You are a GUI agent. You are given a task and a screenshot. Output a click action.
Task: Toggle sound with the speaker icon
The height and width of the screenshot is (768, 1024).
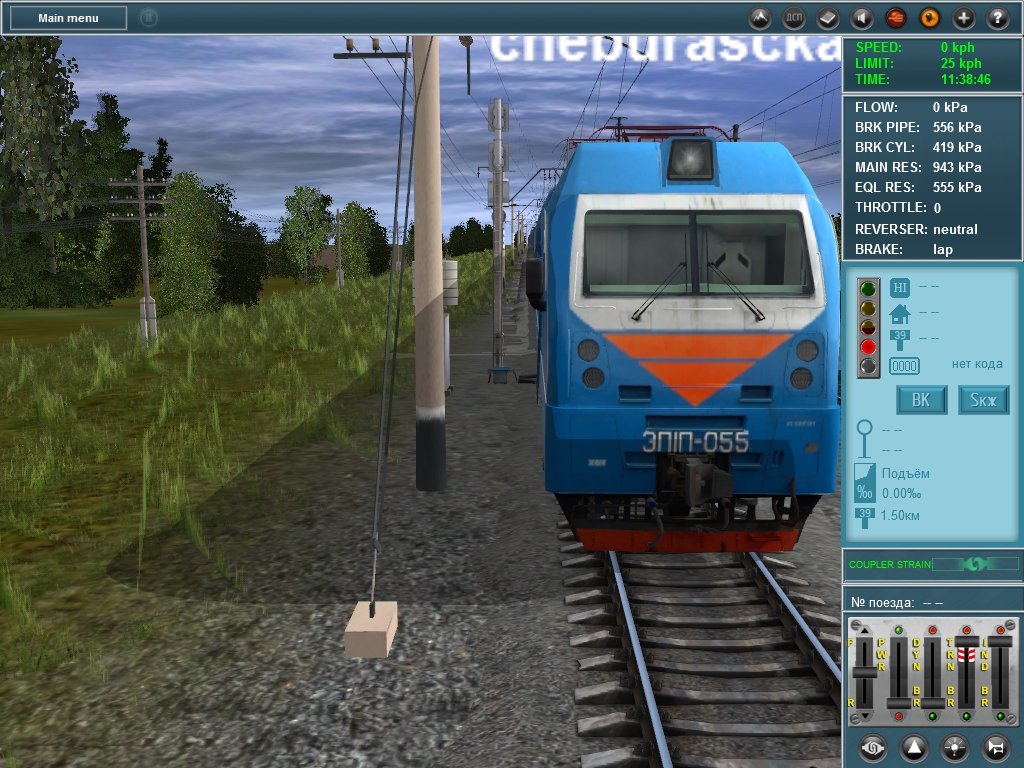coord(862,18)
